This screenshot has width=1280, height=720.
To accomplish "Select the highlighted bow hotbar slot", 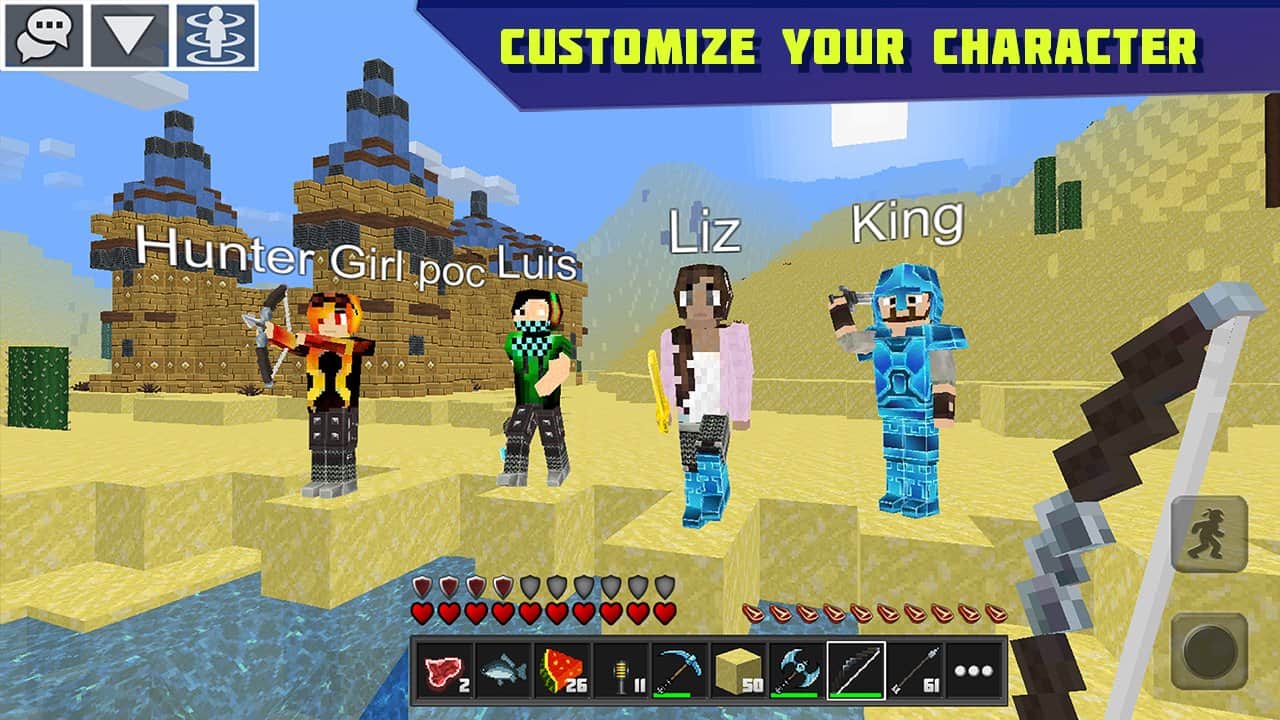I will click(856, 671).
